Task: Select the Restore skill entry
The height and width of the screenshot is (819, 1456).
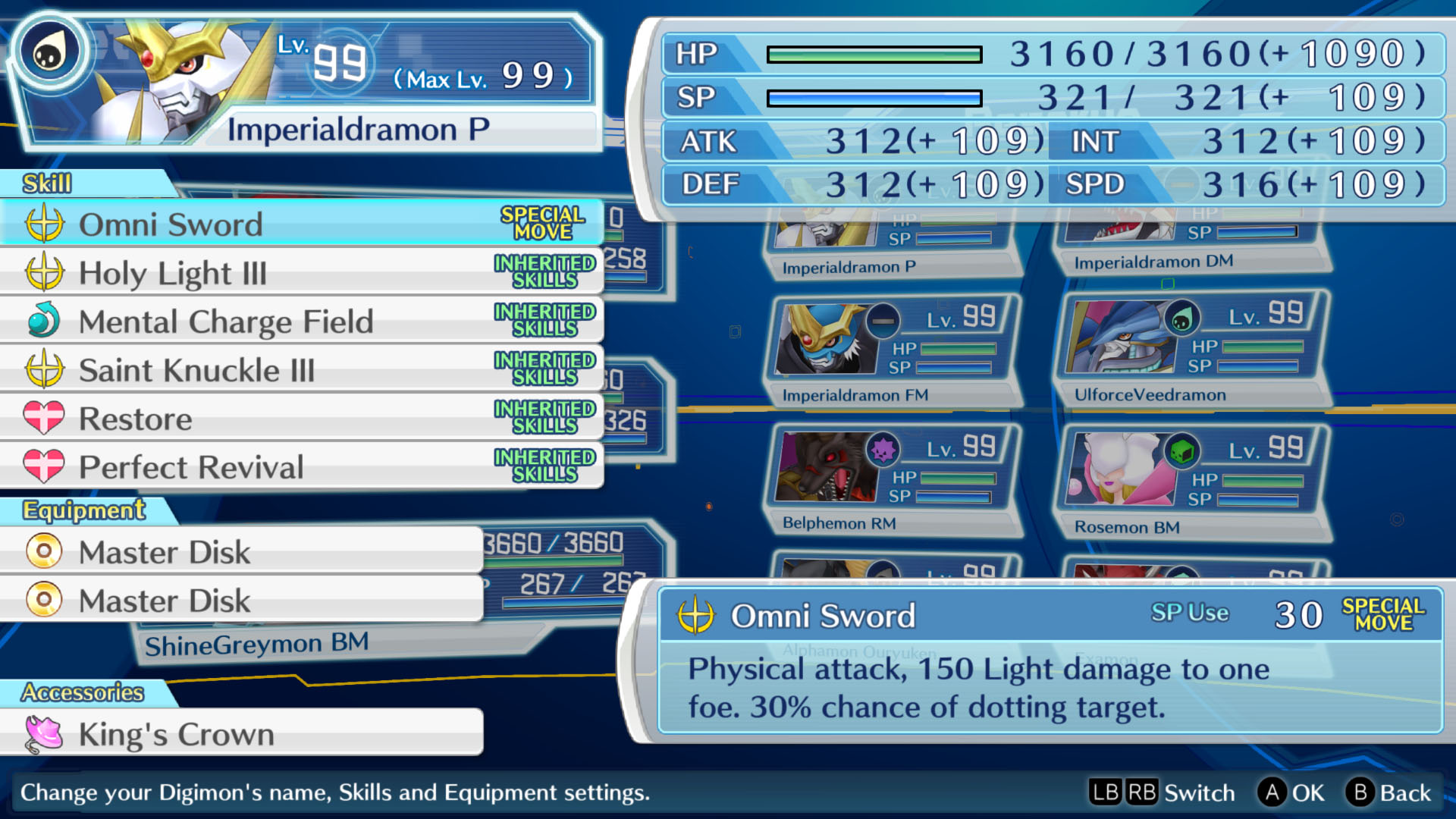Action: [302, 418]
